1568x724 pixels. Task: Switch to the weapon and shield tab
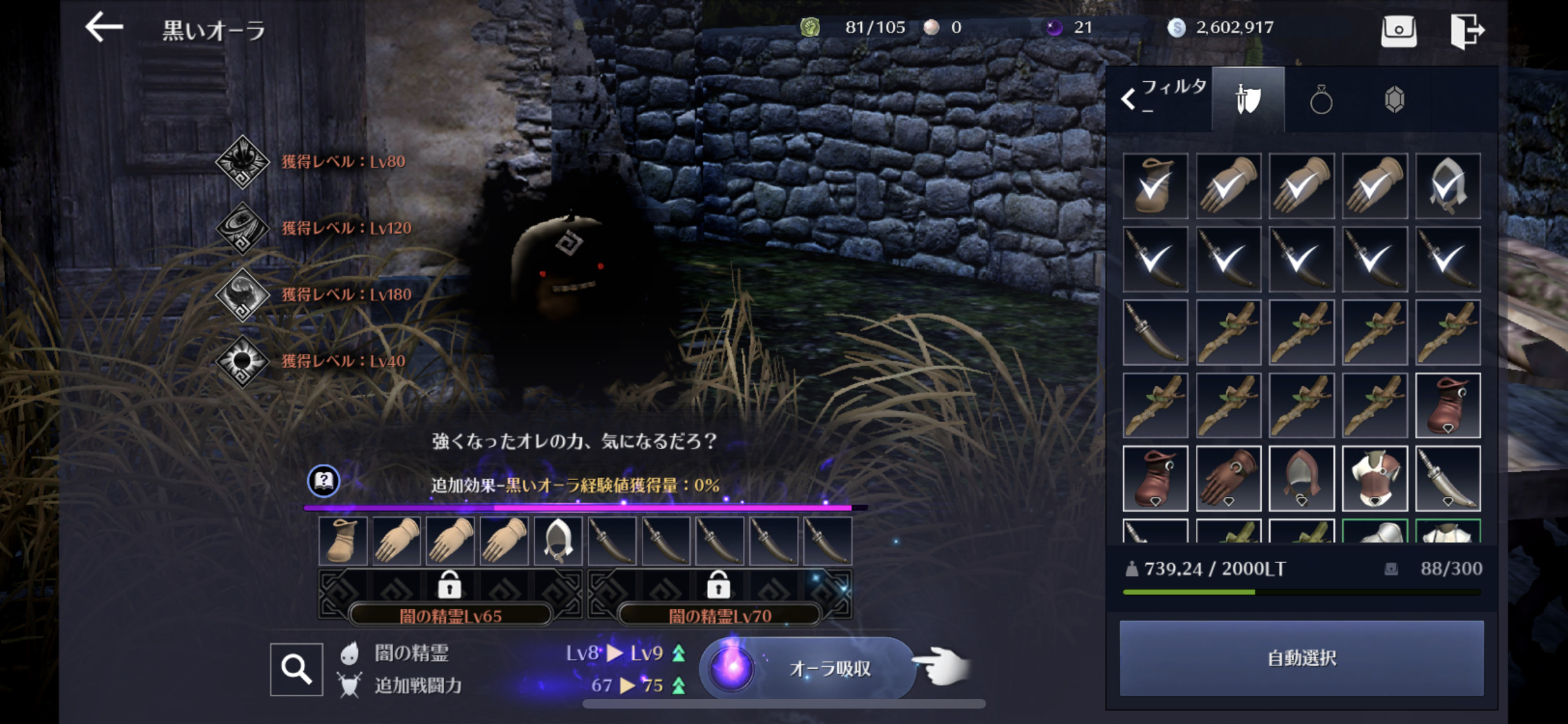[x=1248, y=100]
